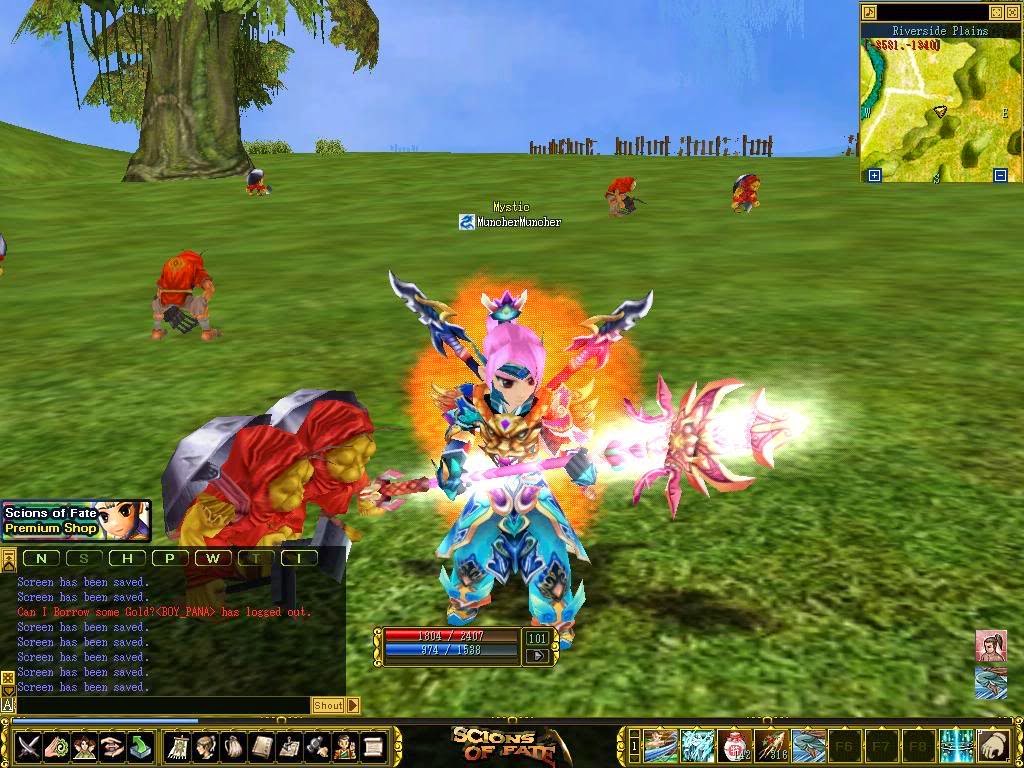This screenshot has width=1024, height=768.
Task: Click the handshake trade icon
Action: (112, 746)
